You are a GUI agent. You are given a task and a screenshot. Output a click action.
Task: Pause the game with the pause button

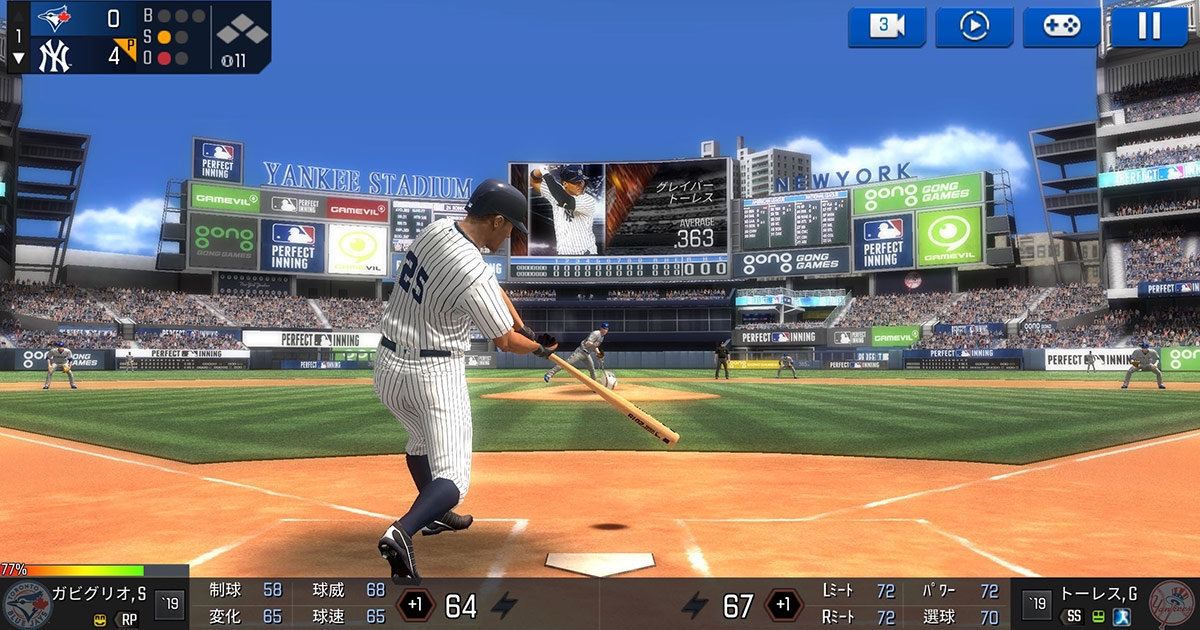(x=1149, y=26)
